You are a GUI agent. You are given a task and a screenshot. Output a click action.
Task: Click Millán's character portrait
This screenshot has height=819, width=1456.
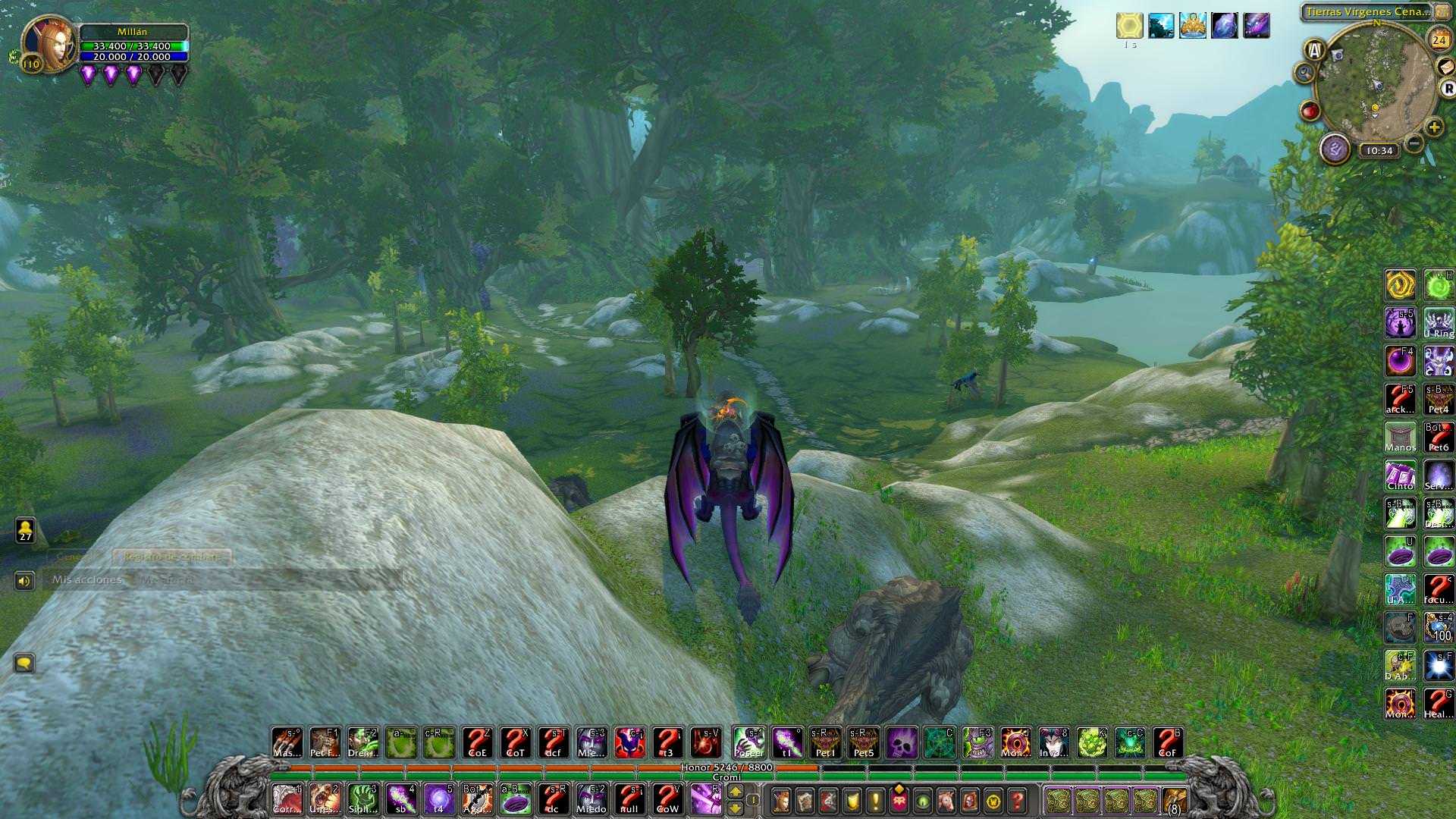click(49, 44)
